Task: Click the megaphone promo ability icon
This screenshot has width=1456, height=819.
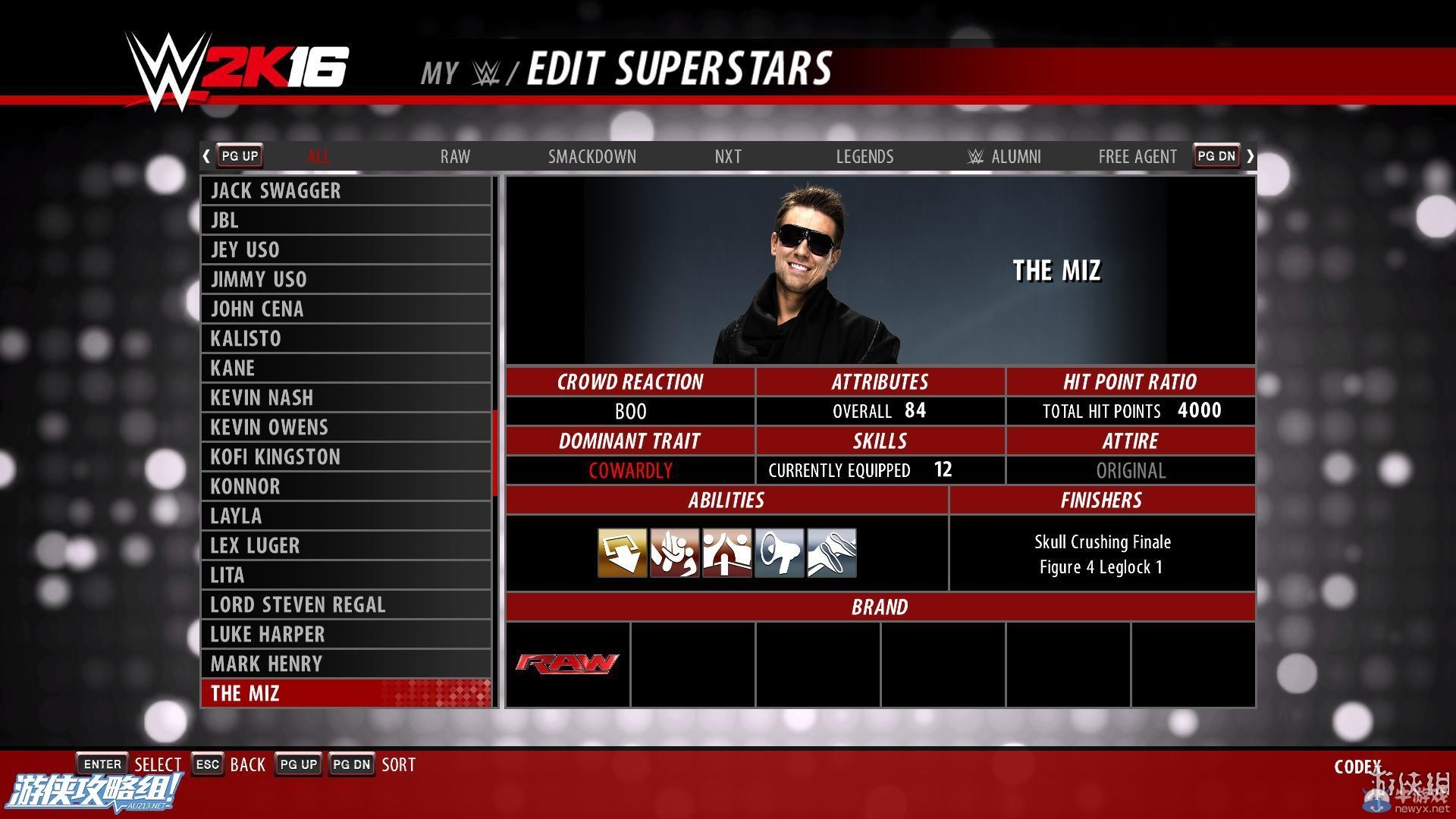Action: (x=778, y=552)
